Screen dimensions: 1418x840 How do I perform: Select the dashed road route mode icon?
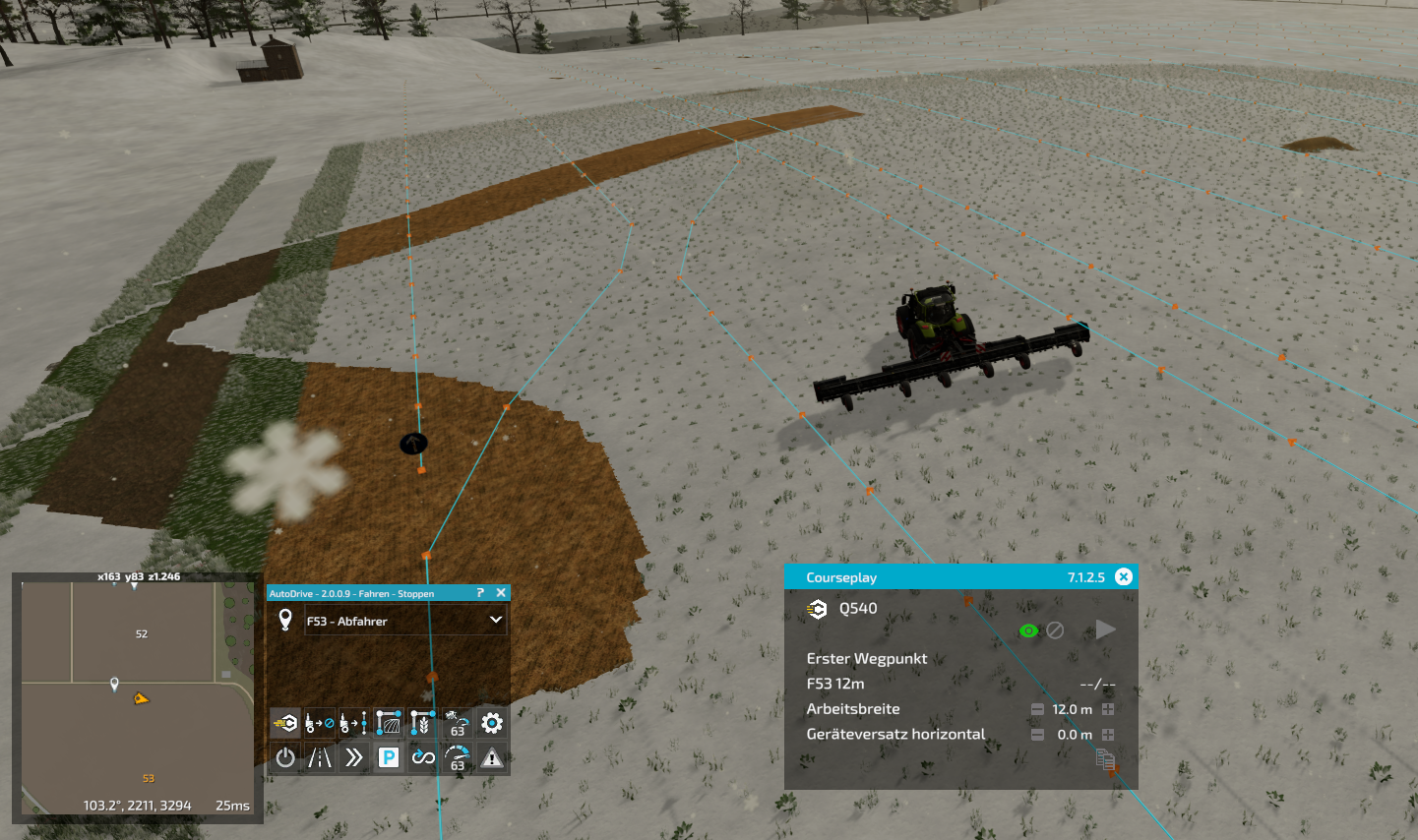pos(319,757)
